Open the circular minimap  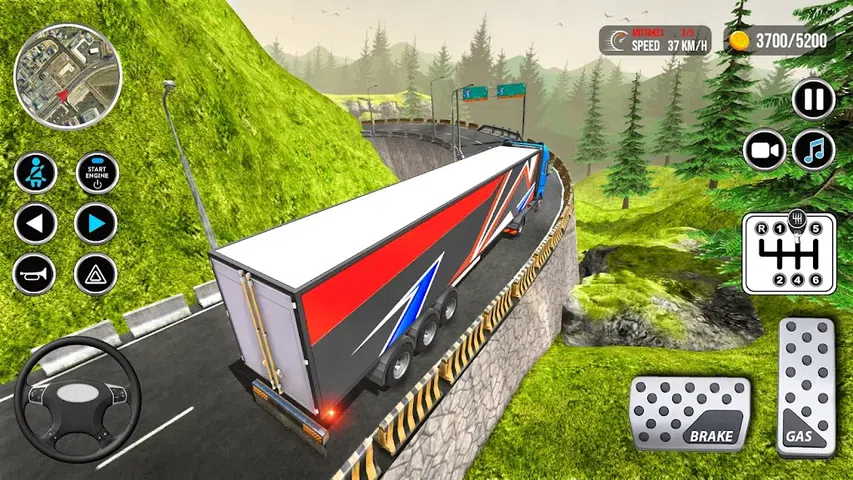coord(68,78)
